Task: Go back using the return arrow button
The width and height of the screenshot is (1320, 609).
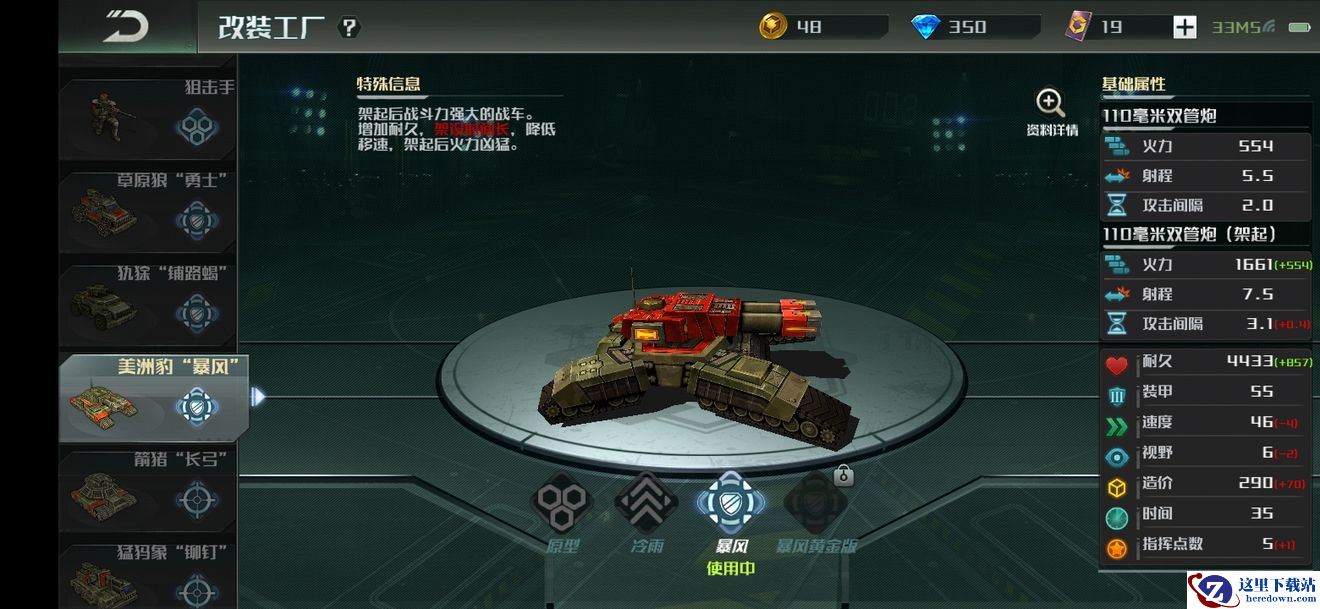Action: pyautogui.click(x=126, y=26)
